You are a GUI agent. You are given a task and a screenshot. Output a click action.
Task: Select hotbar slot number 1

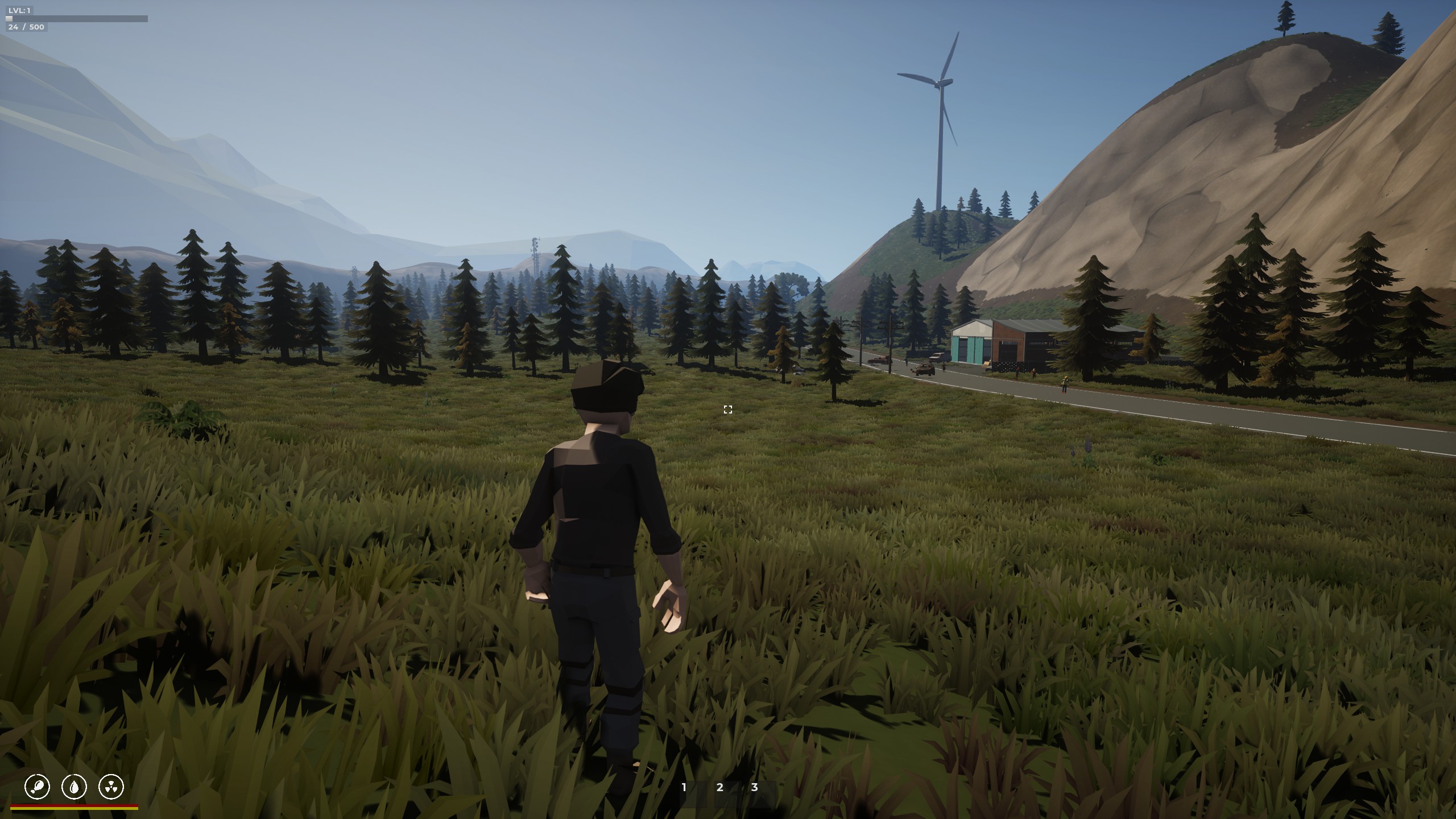pos(684,788)
